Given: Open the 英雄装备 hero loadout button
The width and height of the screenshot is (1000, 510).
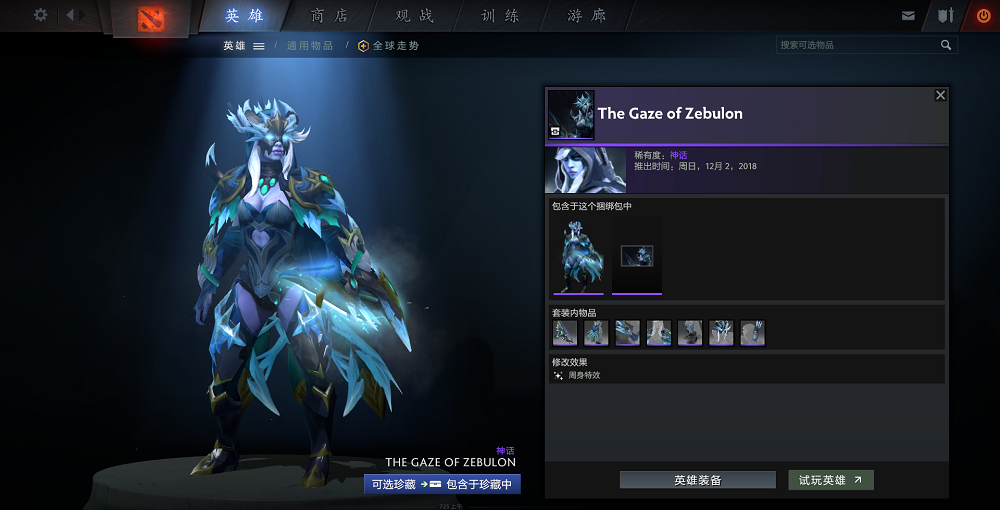Looking at the screenshot, I should click(x=697, y=480).
